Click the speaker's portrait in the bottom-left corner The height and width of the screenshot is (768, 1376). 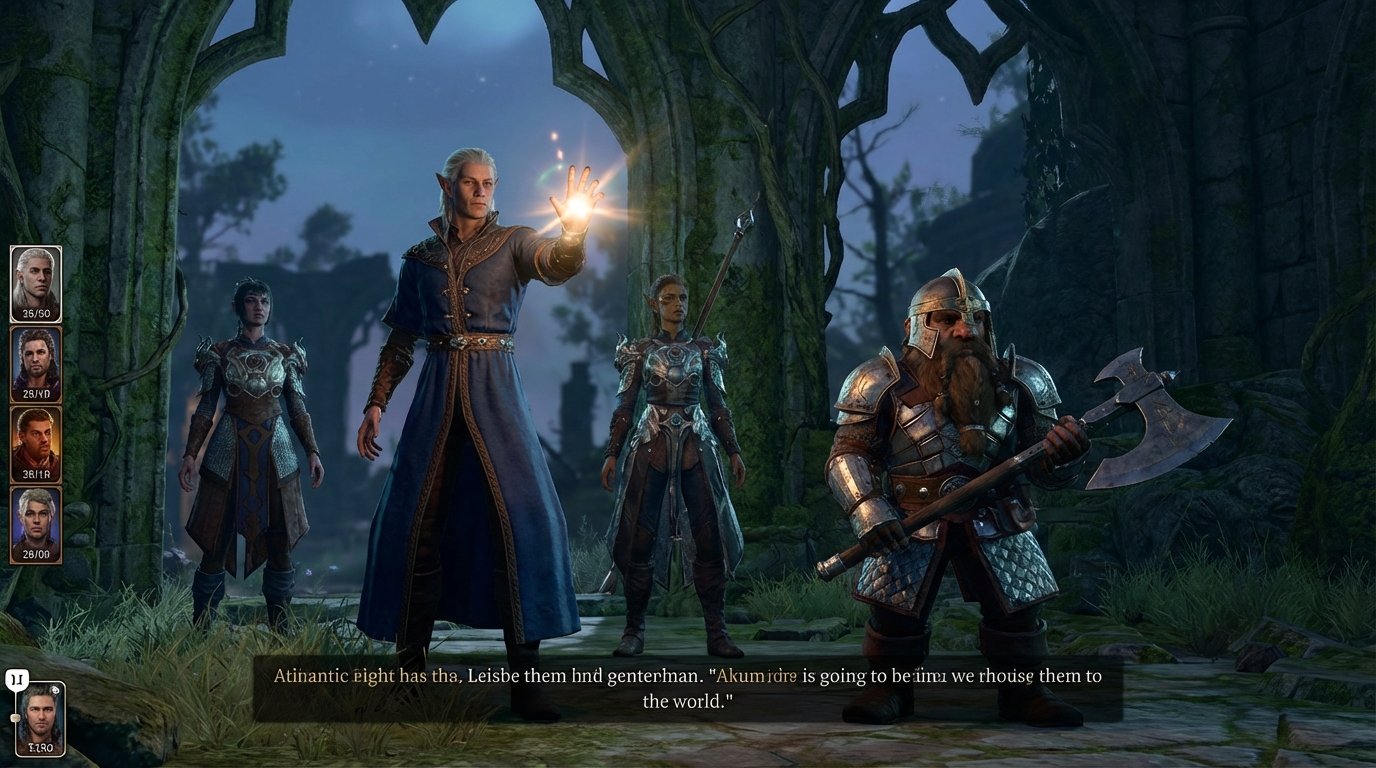coord(42,718)
